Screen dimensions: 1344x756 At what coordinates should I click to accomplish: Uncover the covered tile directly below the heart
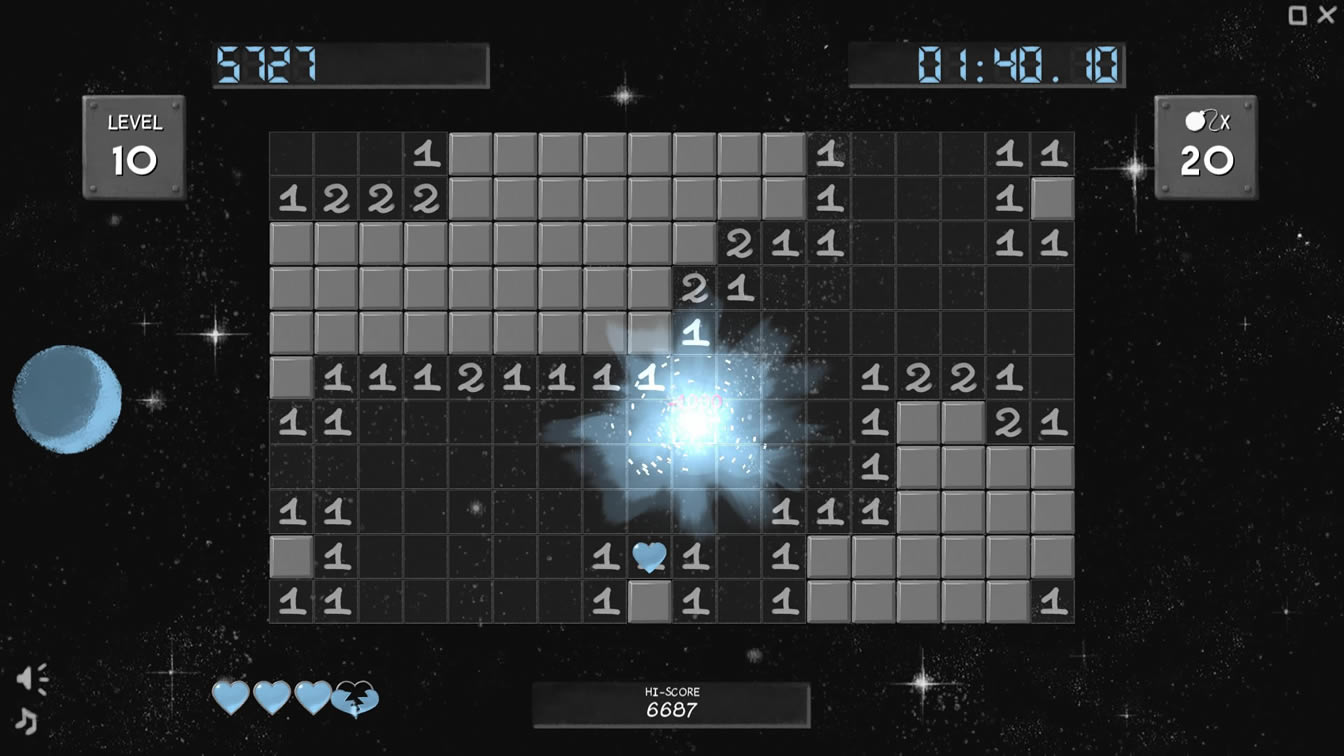pyautogui.click(x=649, y=601)
